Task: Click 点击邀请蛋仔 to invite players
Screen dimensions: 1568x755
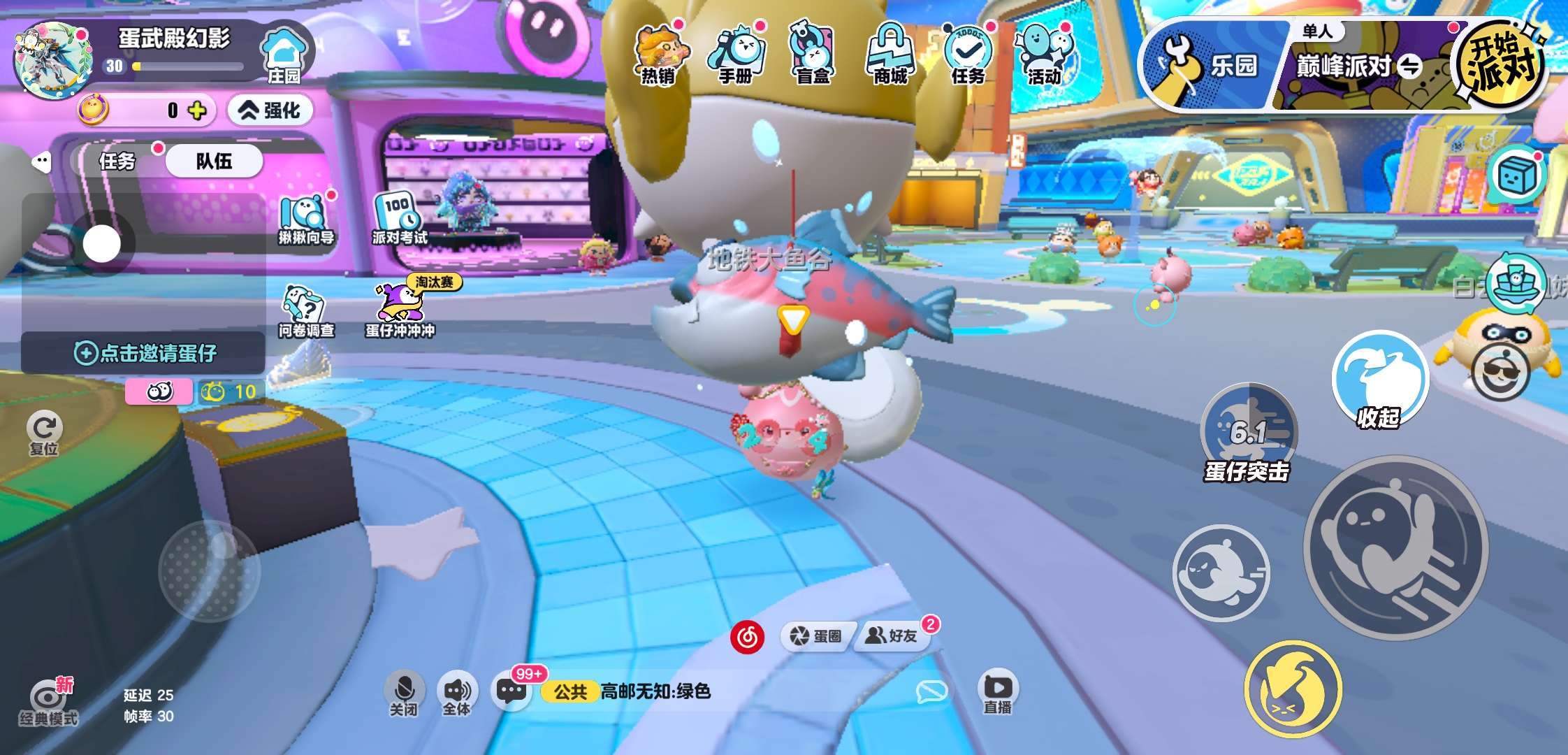Action: (x=145, y=353)
